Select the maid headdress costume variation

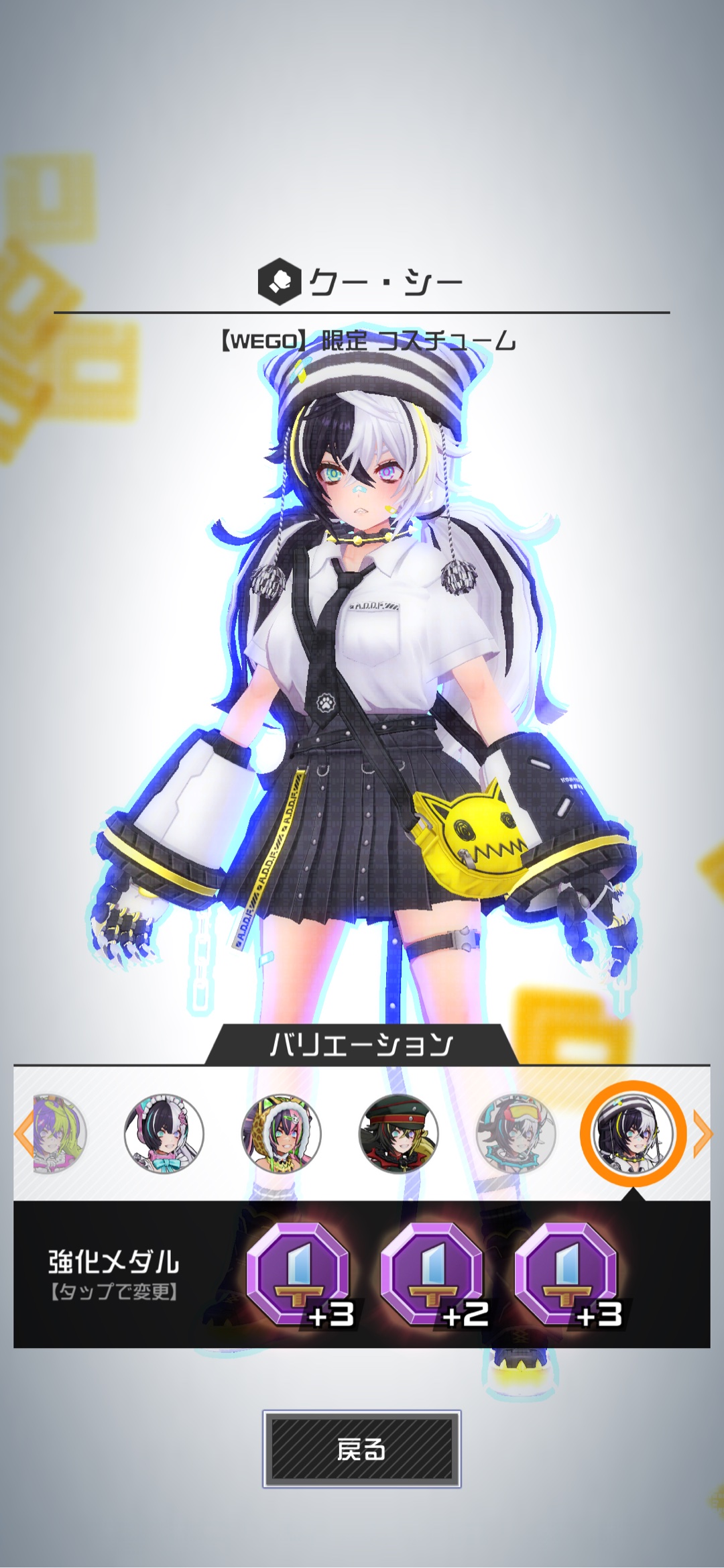click(164, 1133)
